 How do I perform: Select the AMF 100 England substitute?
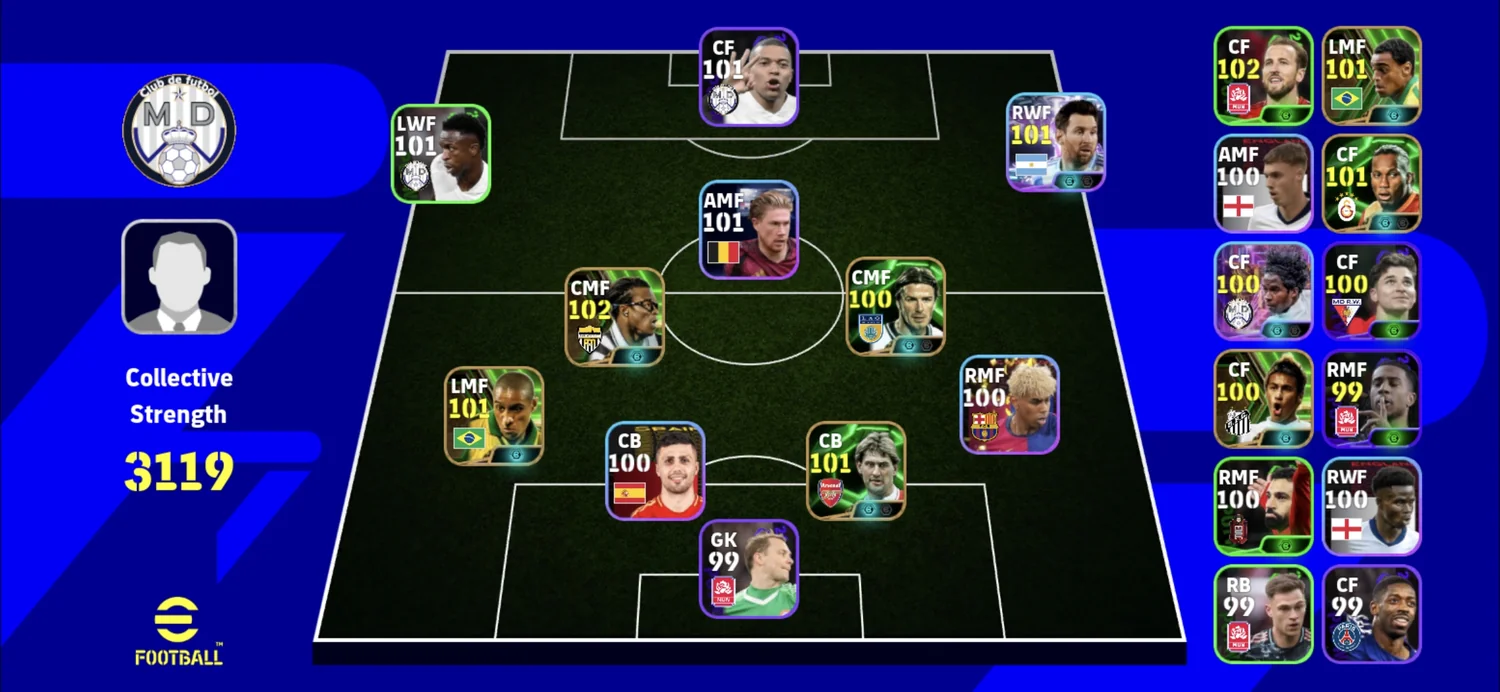pos(1263,184)
